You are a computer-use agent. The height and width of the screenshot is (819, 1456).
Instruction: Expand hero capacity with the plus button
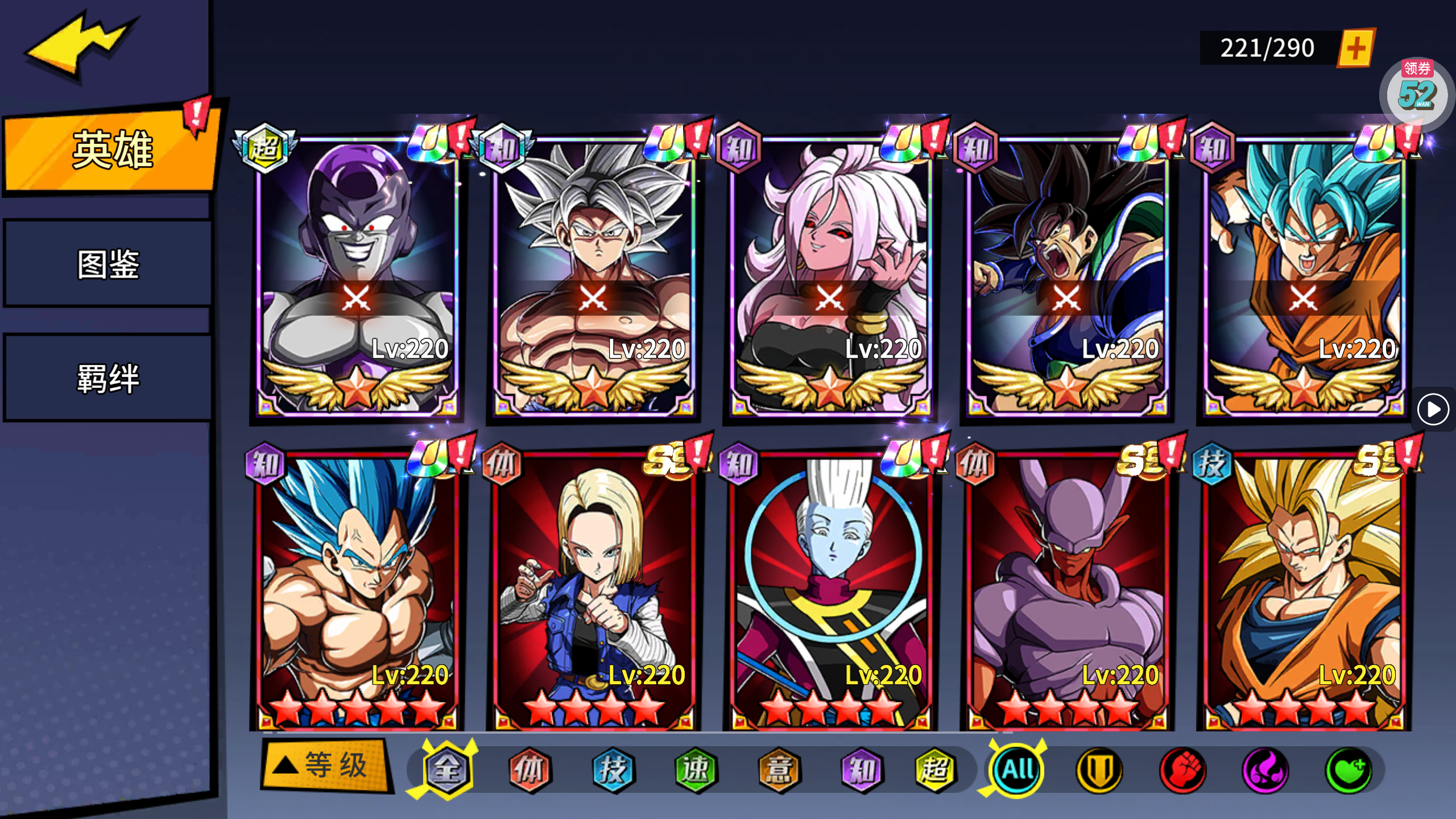[1356, 48]
